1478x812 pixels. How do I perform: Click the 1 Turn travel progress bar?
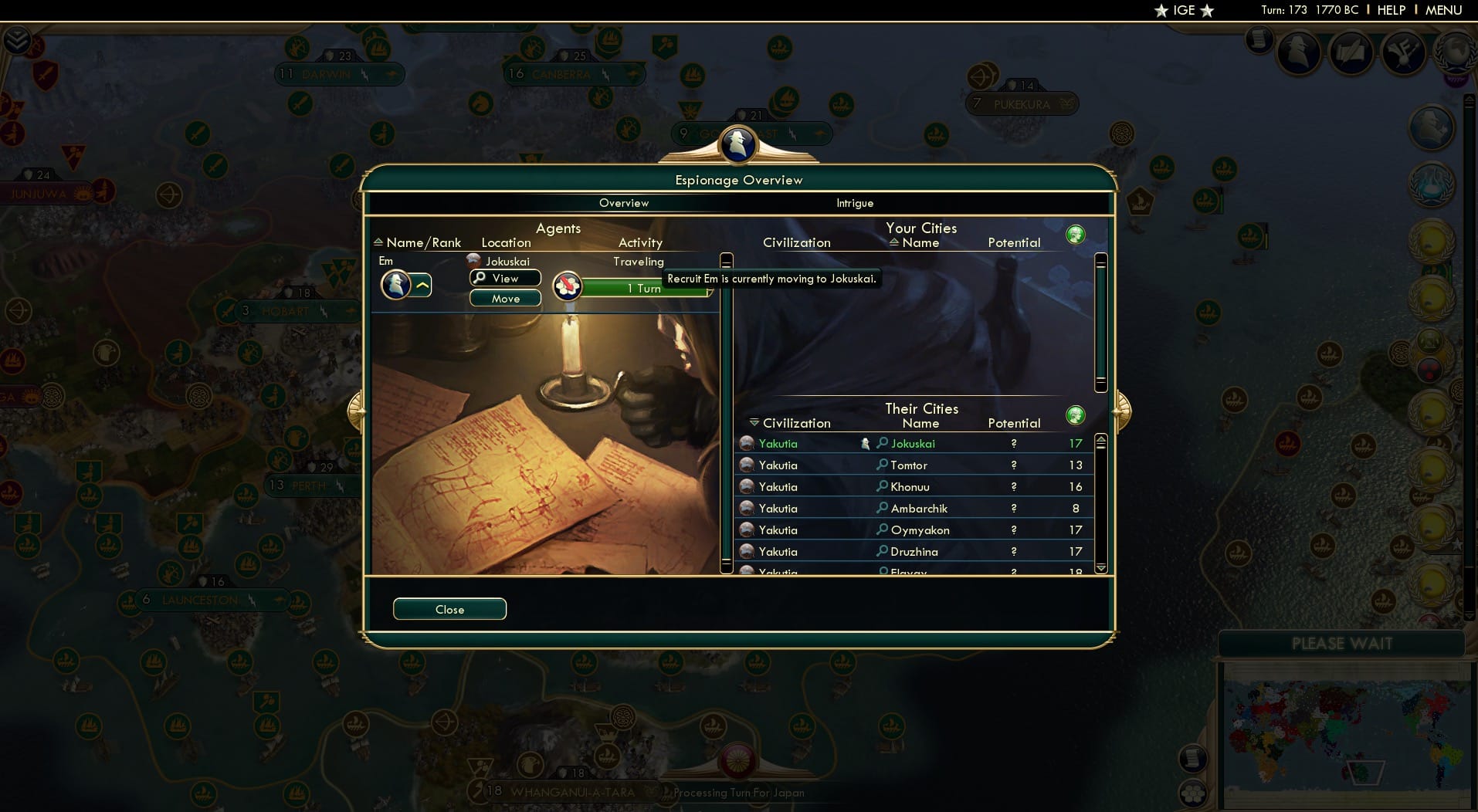click(x=646, y=289)
